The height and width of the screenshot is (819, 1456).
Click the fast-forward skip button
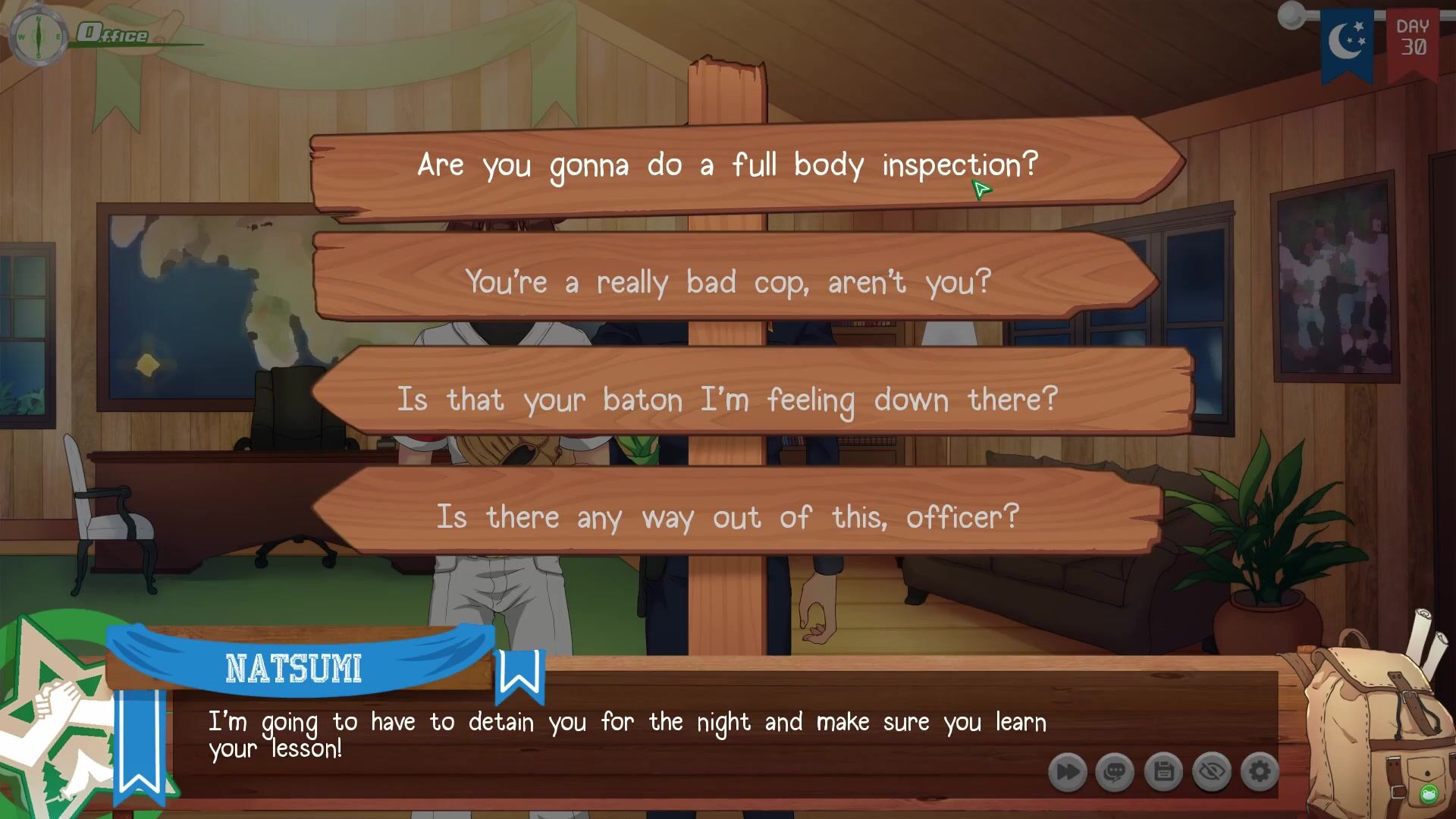click(x=1067, y=772)
